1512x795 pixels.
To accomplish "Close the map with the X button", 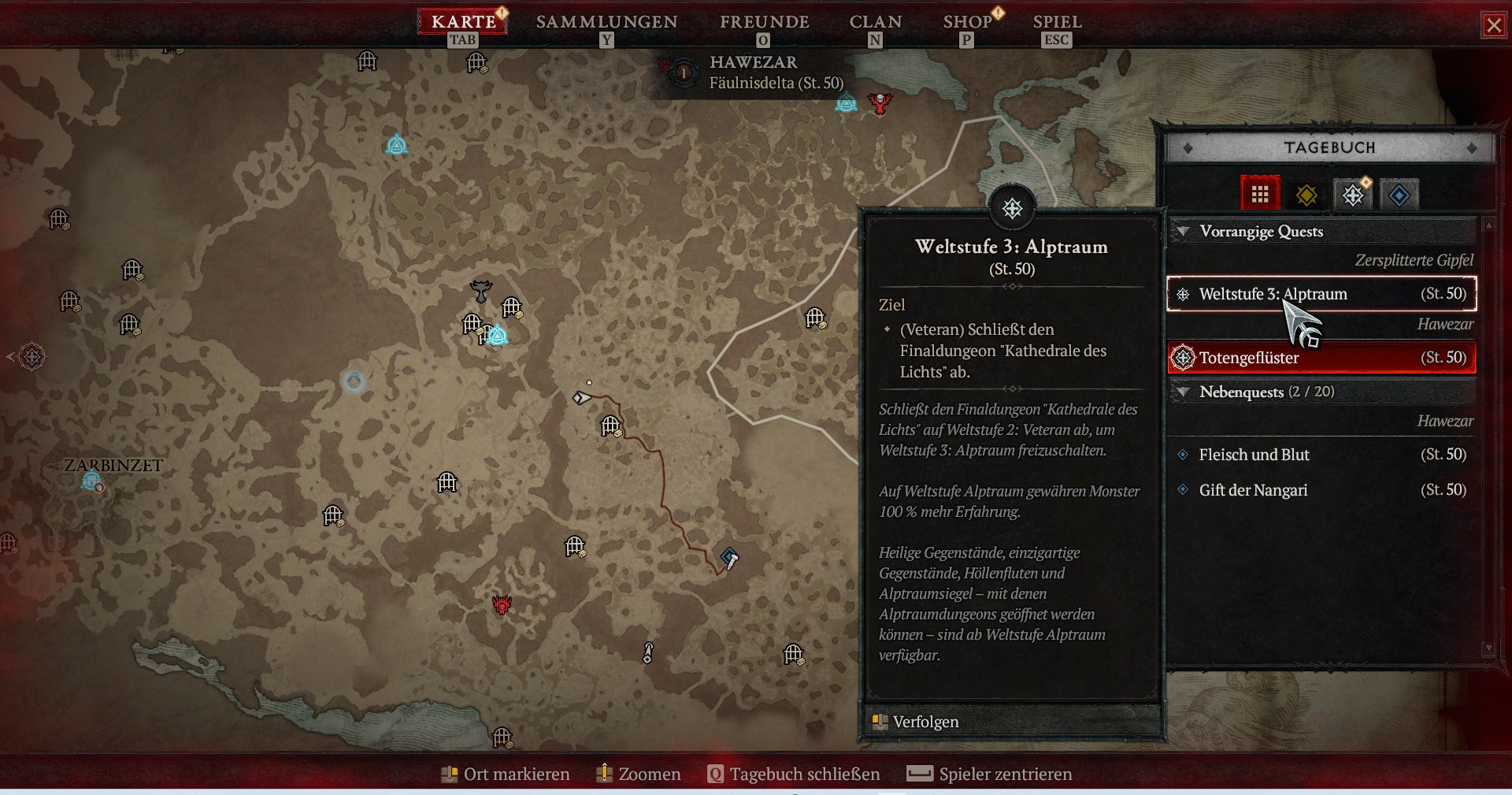I will [1493, 25].
